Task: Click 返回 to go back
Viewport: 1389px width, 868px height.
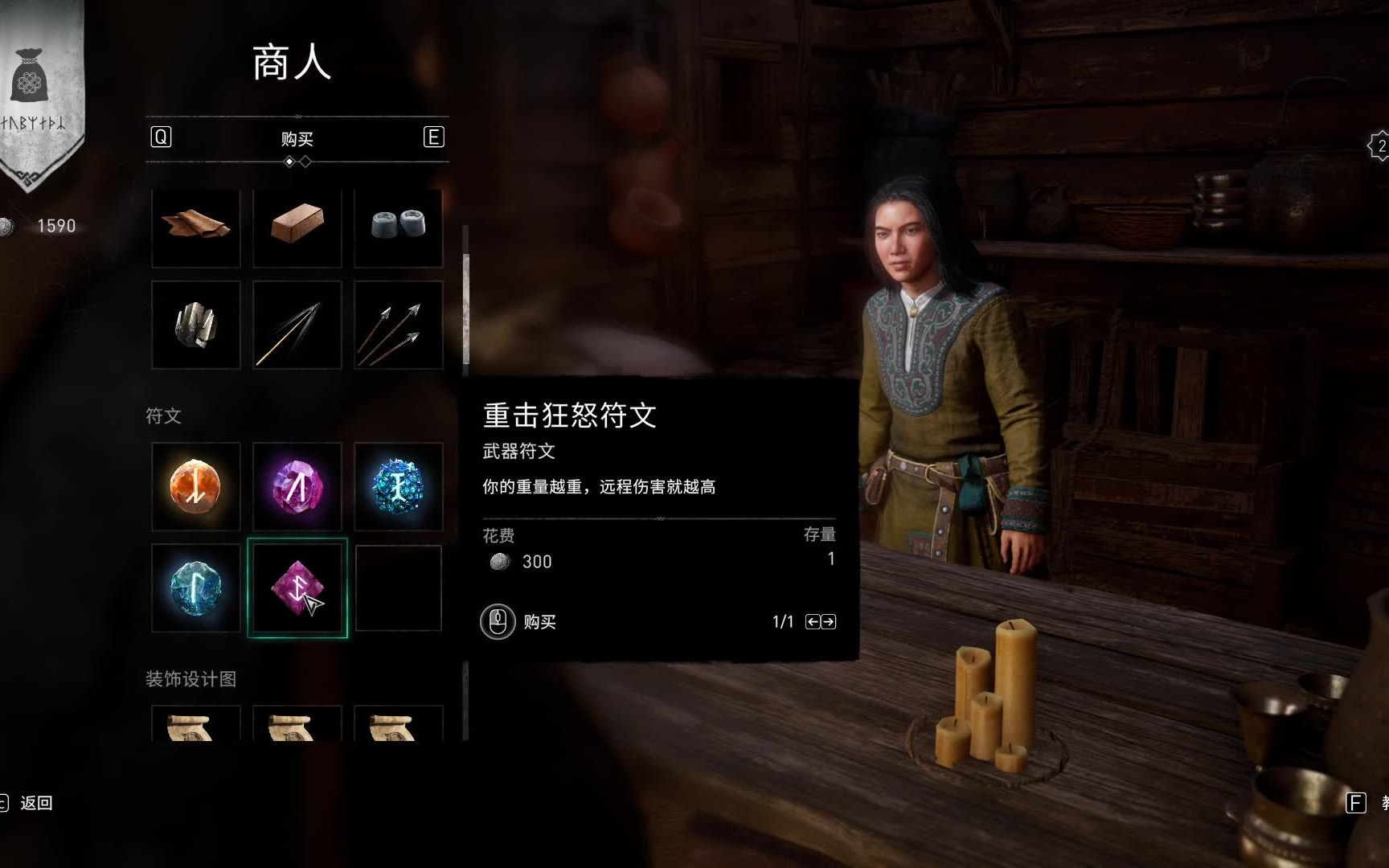Action: 35,803
